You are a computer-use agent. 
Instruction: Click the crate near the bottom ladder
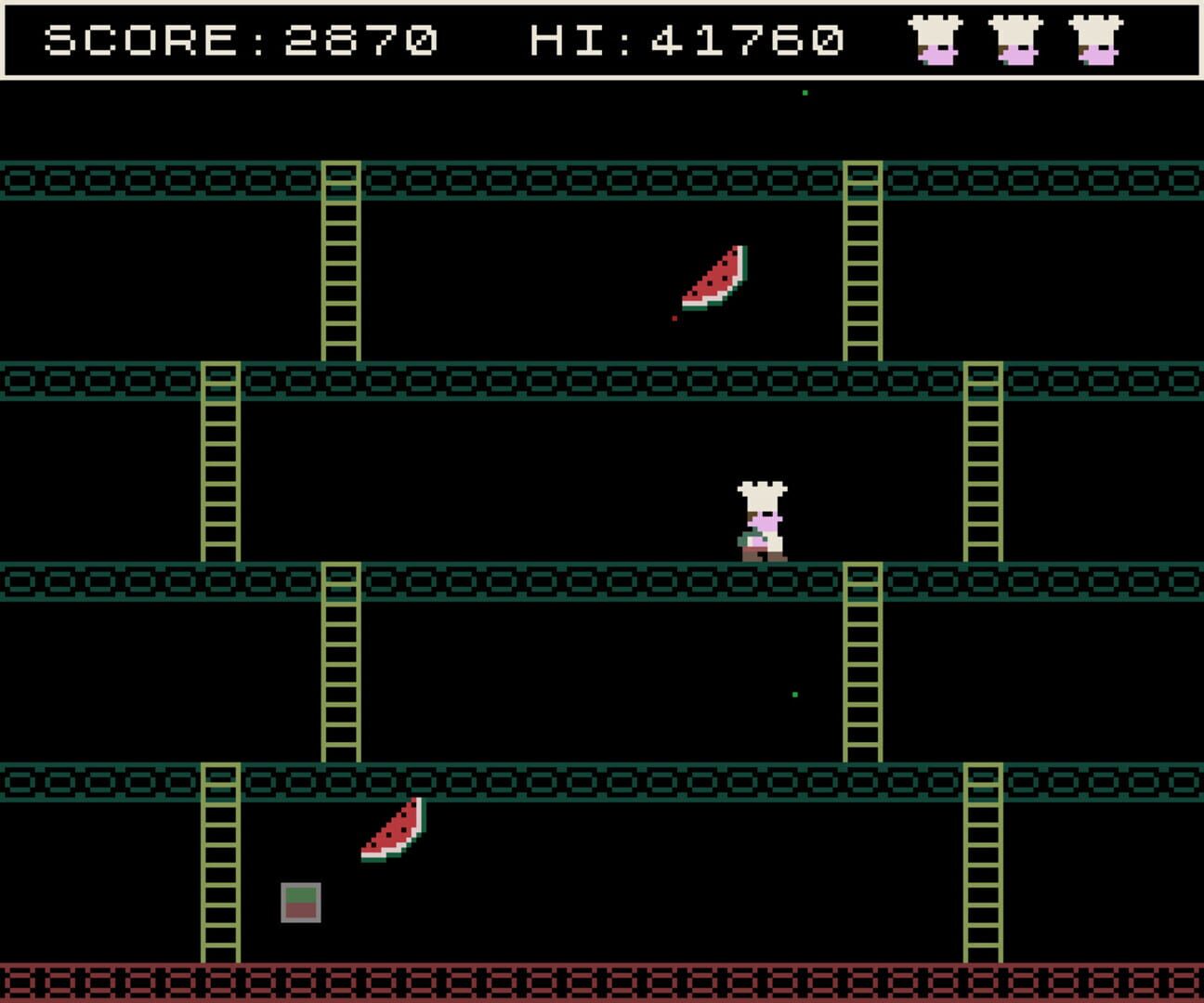tap(299, 901)
